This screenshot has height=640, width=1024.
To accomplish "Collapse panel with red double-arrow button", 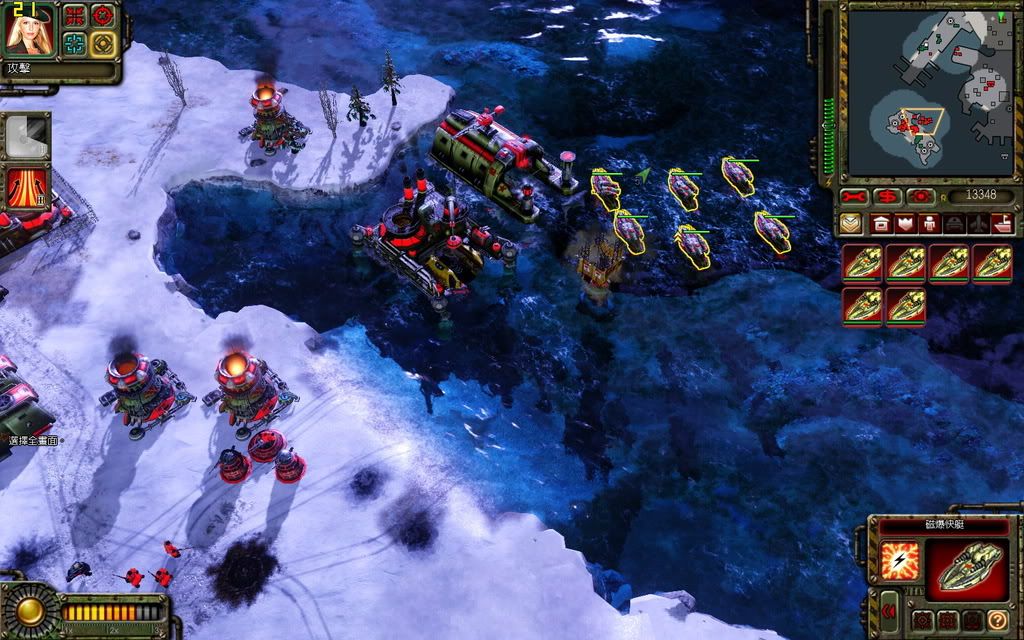I will [x=886, y=609].
